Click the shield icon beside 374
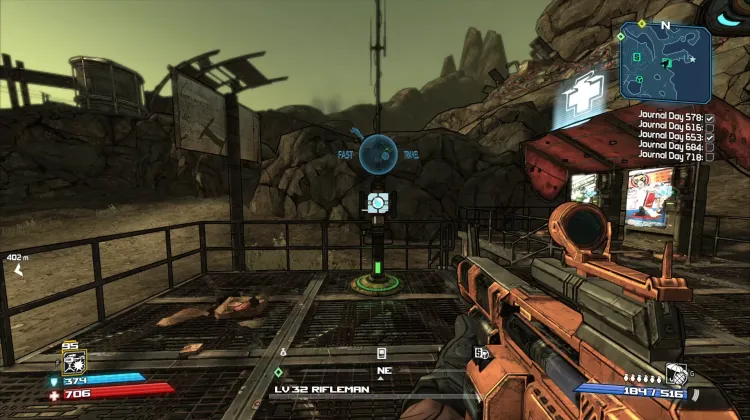The height and width of the screenshot is (420, 750). click(x=54, y=381)
